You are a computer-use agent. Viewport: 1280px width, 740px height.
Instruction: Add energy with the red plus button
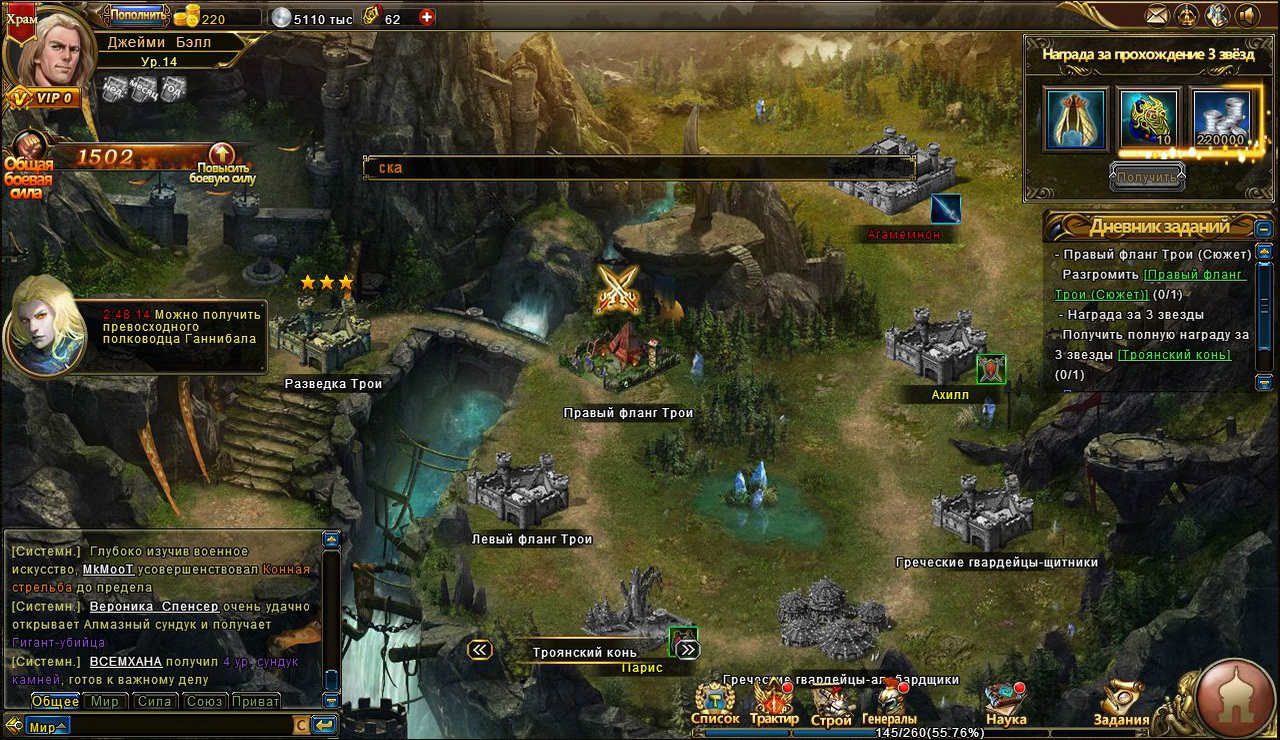point(427,18)
